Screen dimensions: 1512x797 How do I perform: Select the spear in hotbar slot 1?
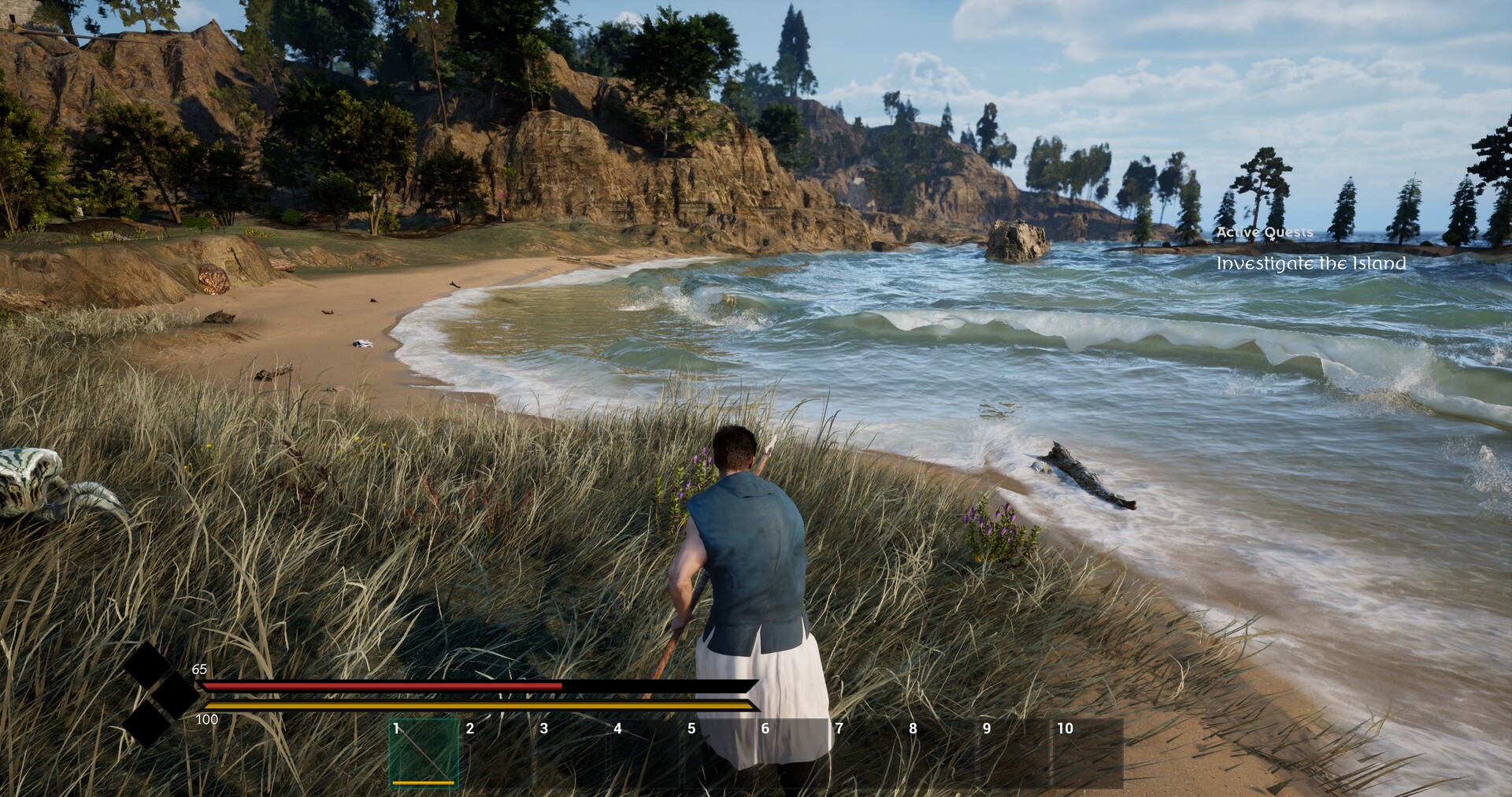(x=424, y=753)
